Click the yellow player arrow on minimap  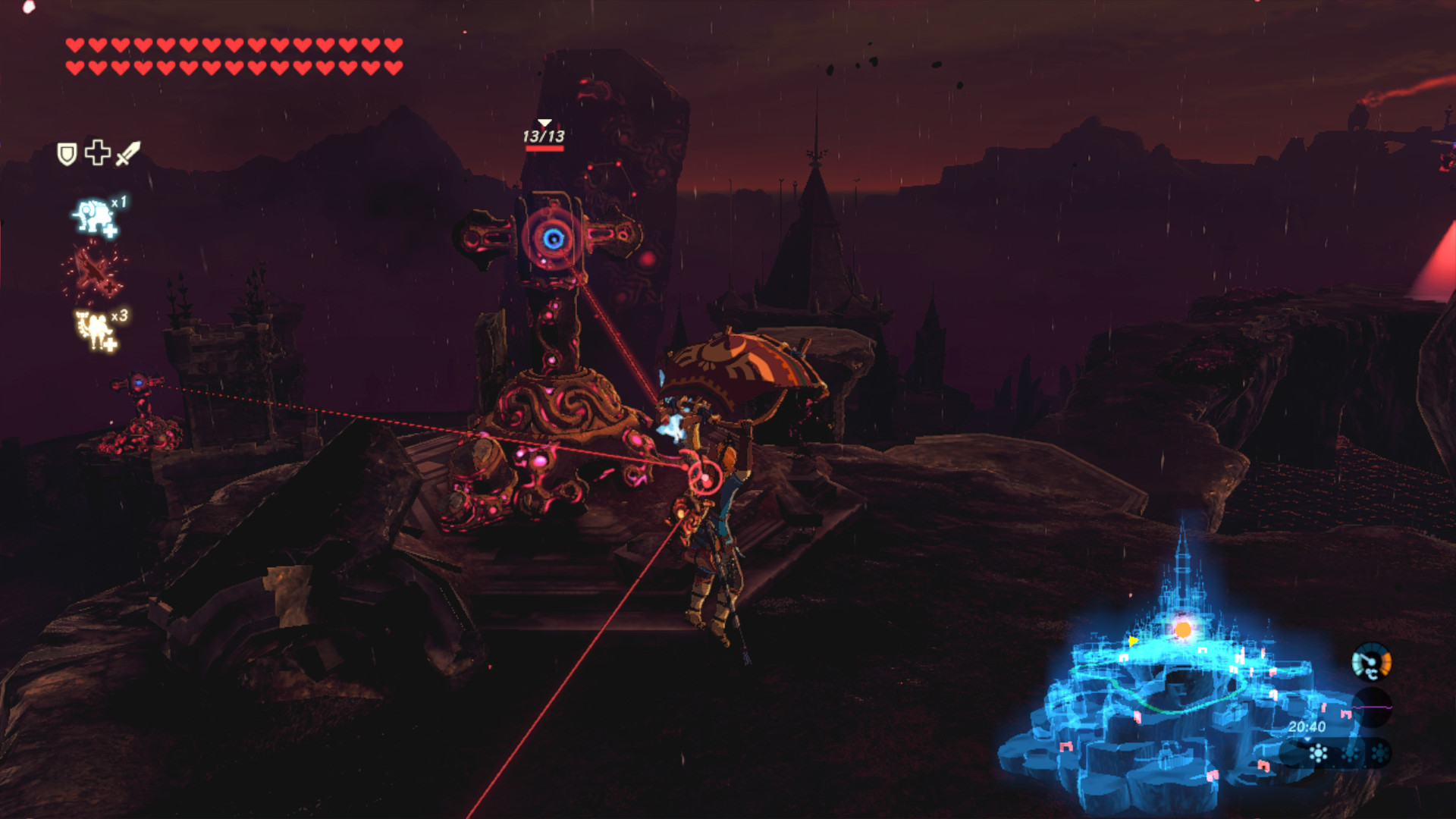pos(1133,642)
